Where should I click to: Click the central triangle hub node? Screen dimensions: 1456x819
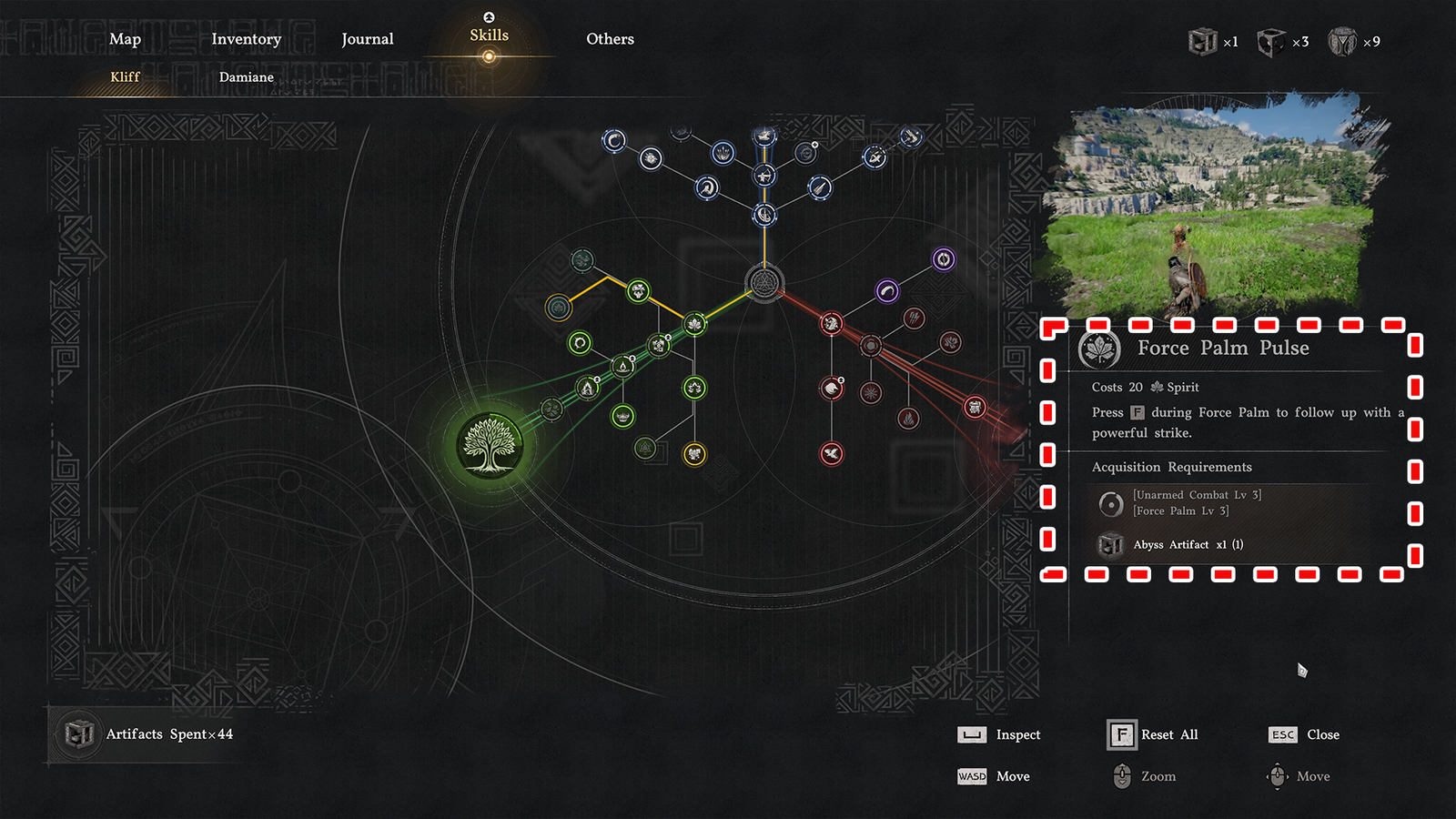pyautogui.click(x=764, y=283)
